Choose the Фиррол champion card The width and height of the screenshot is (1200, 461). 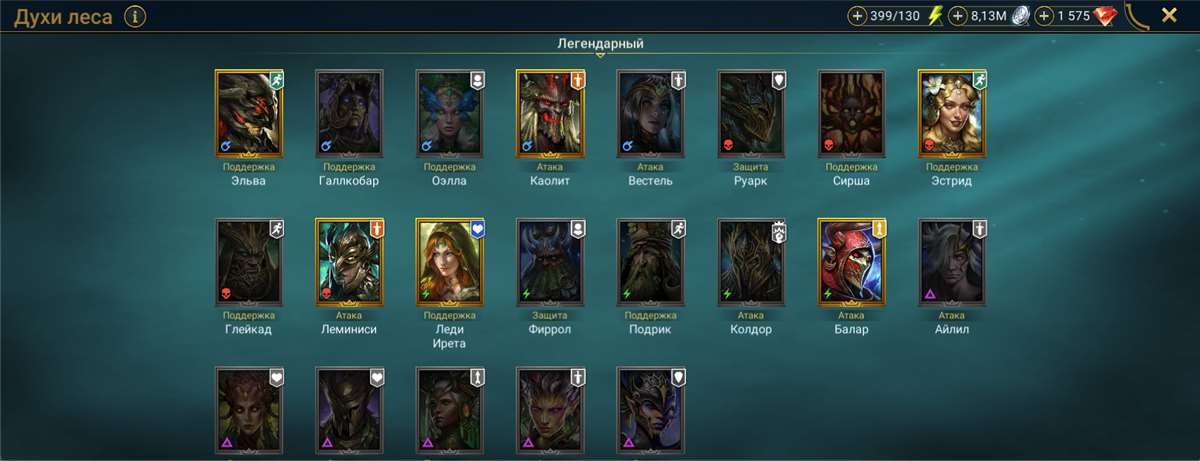coord(550,262)
